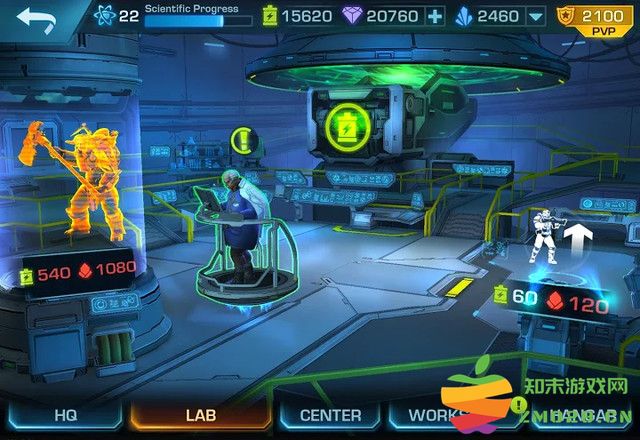Viewport: 640px width, 440px height.
Task: Open the PVP trophy panel
Action: (x=597, y=18)
